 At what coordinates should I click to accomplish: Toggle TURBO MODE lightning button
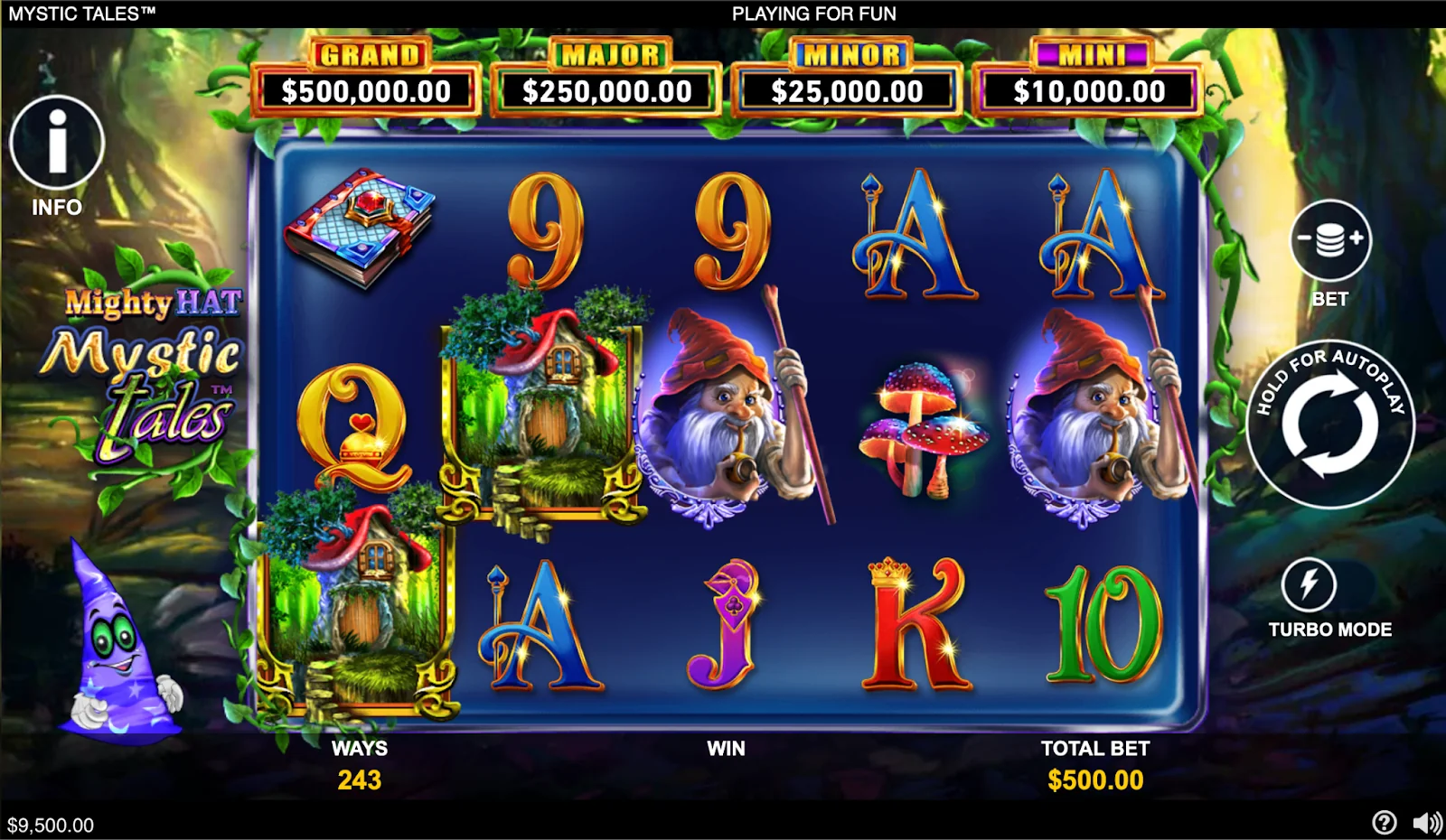coord(1308,584)
